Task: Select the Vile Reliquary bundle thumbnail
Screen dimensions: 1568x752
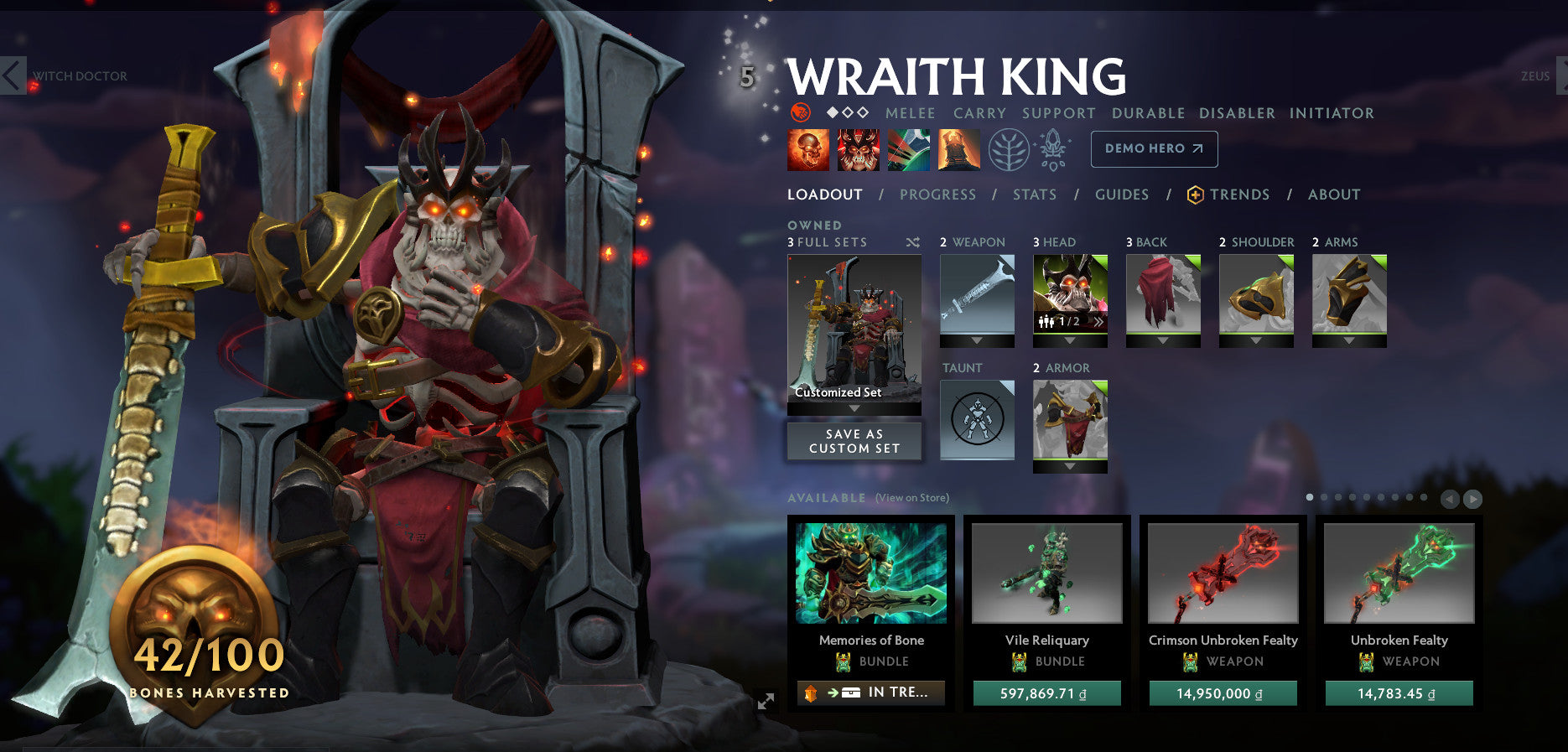Action: coord(1046,573)
